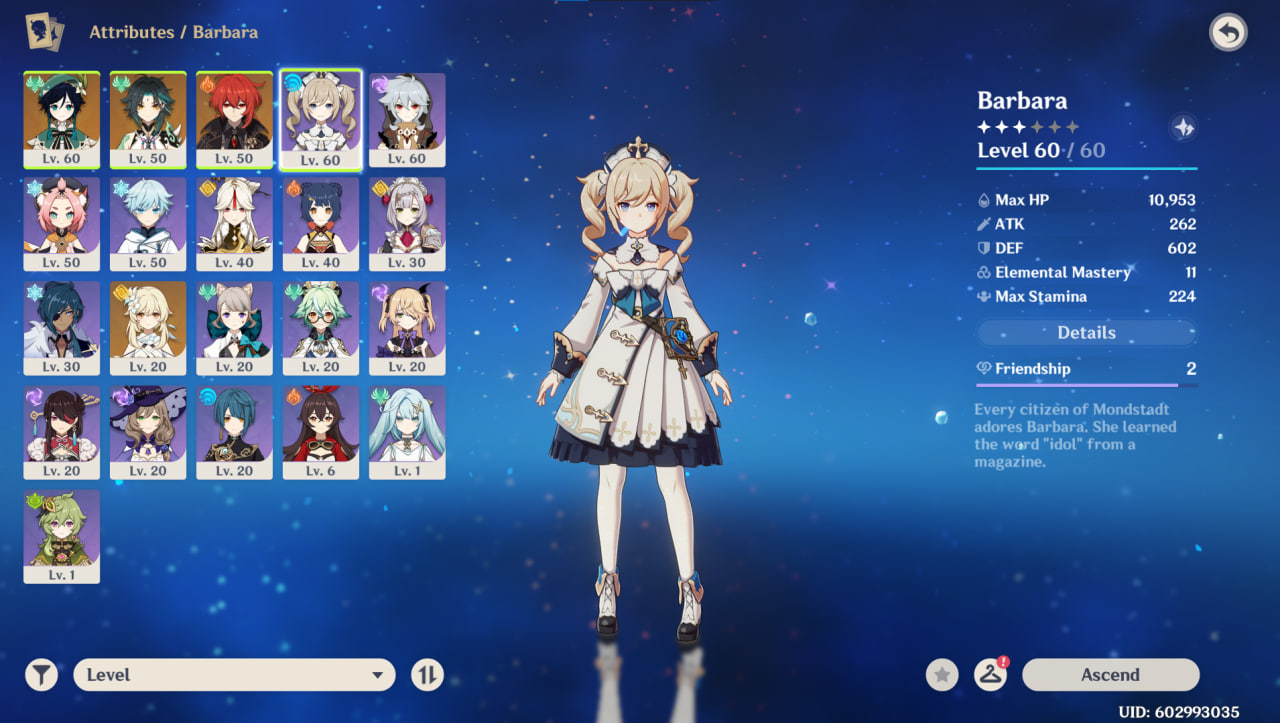This screenshot has width=1280, height=723.
Task: Toggle the sort order arrows button
Action: coord(427,675)
